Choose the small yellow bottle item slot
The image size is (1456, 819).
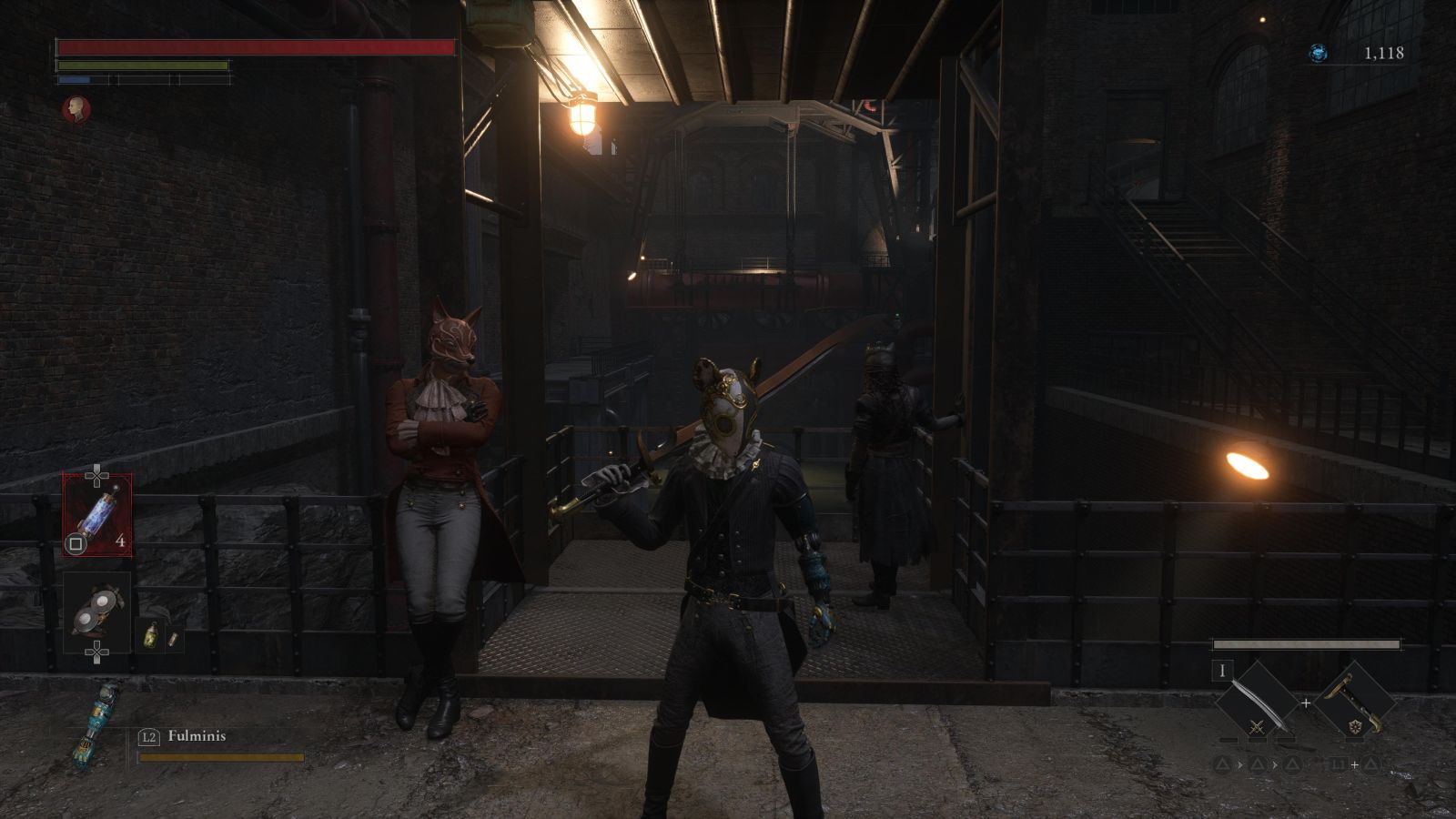(x=151, y=635)
